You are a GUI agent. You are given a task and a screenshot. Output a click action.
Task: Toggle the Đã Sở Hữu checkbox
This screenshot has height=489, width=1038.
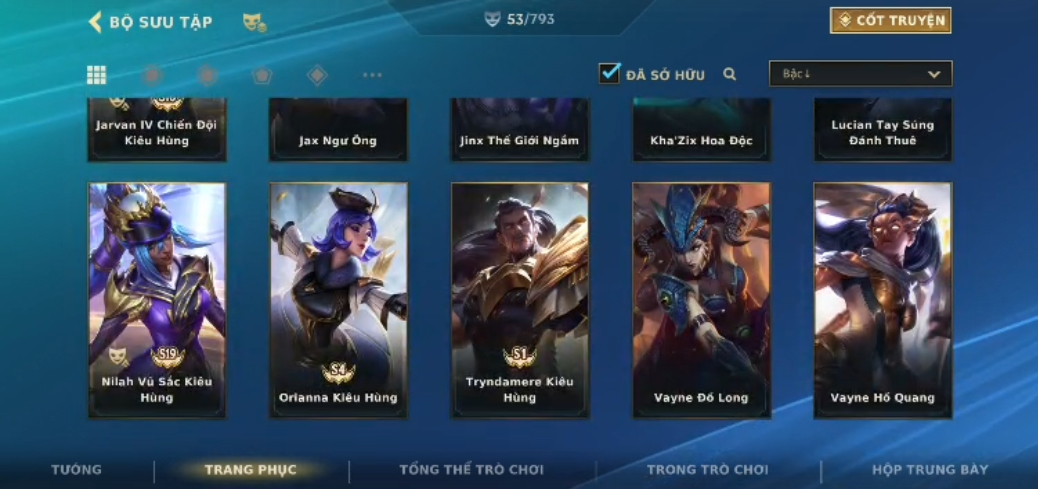[609, 73]
